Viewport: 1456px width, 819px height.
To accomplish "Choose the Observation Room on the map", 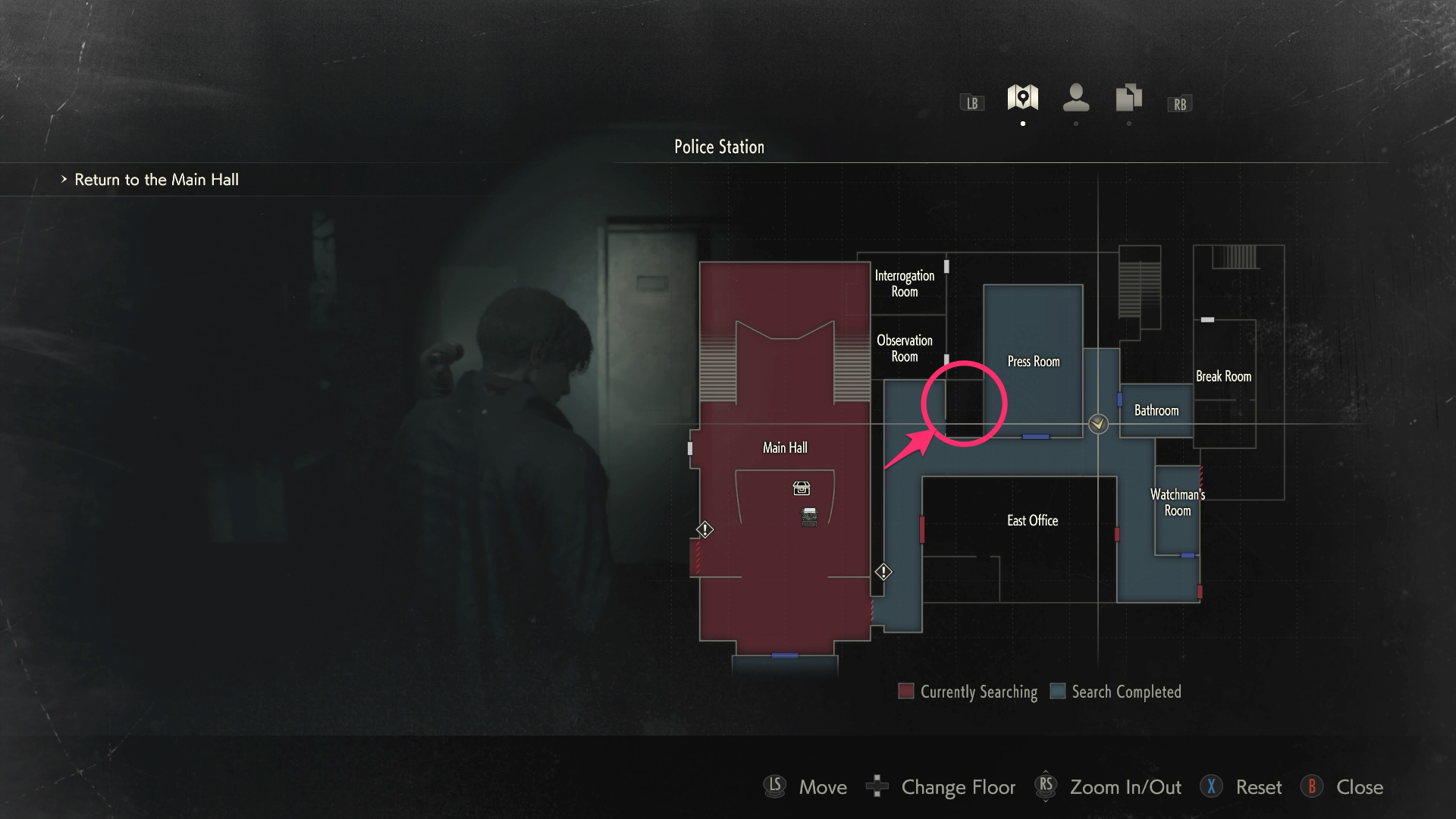I will pyautogui.click(x=904, y=349).
